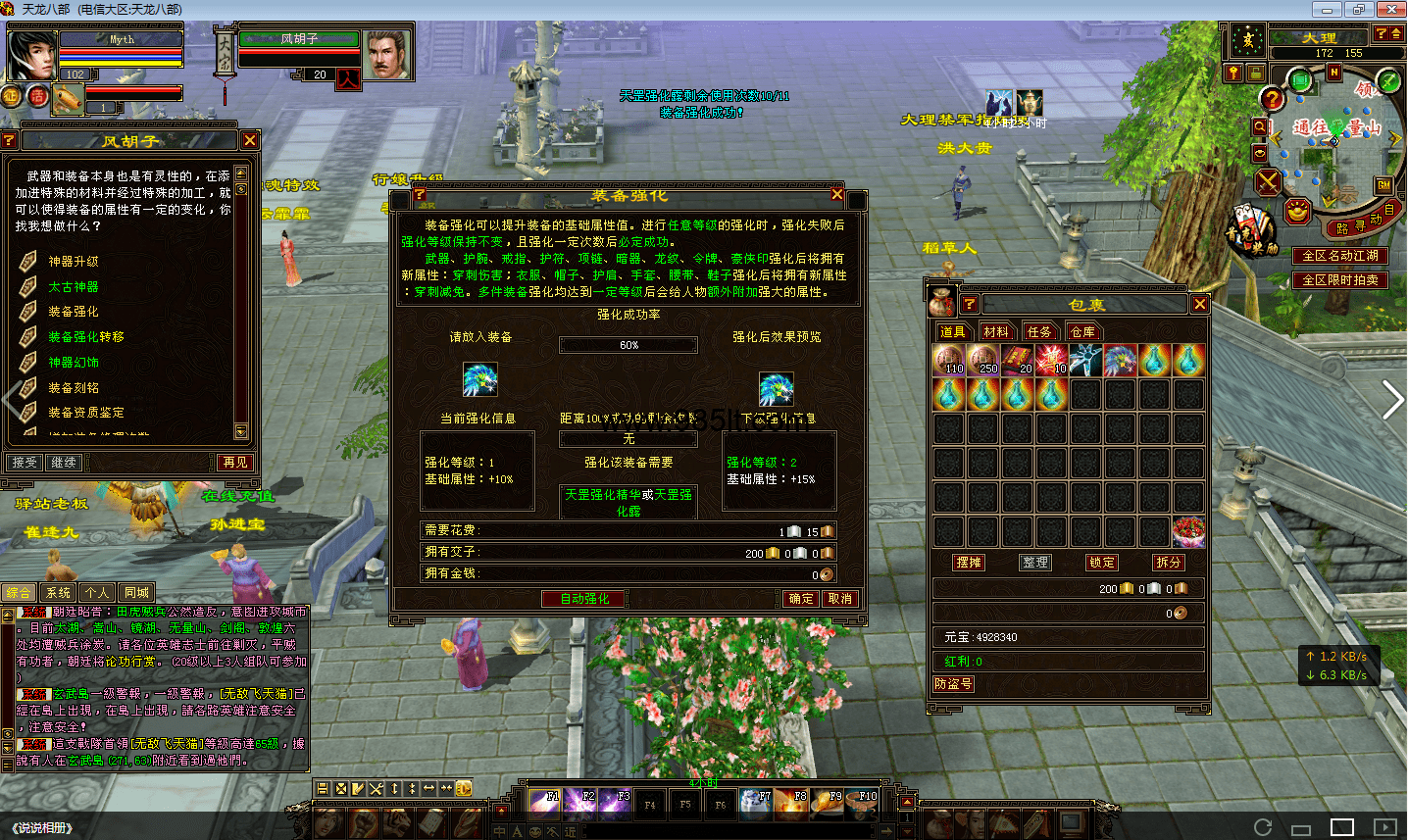
Task: Choose the 装备刻铭 option
Action: click(74, 388)
